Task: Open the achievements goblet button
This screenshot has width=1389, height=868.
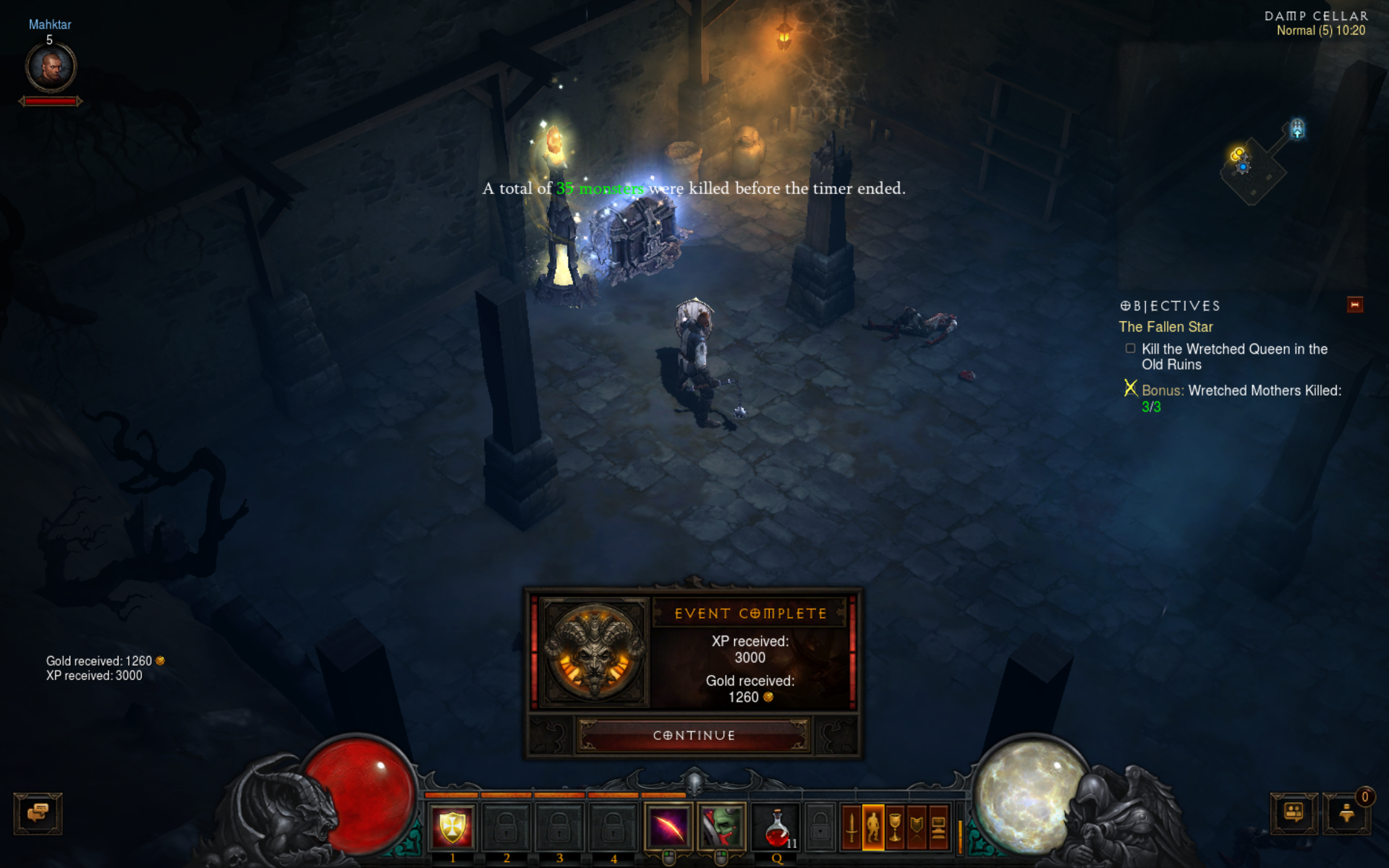Action: click(895, 826)
